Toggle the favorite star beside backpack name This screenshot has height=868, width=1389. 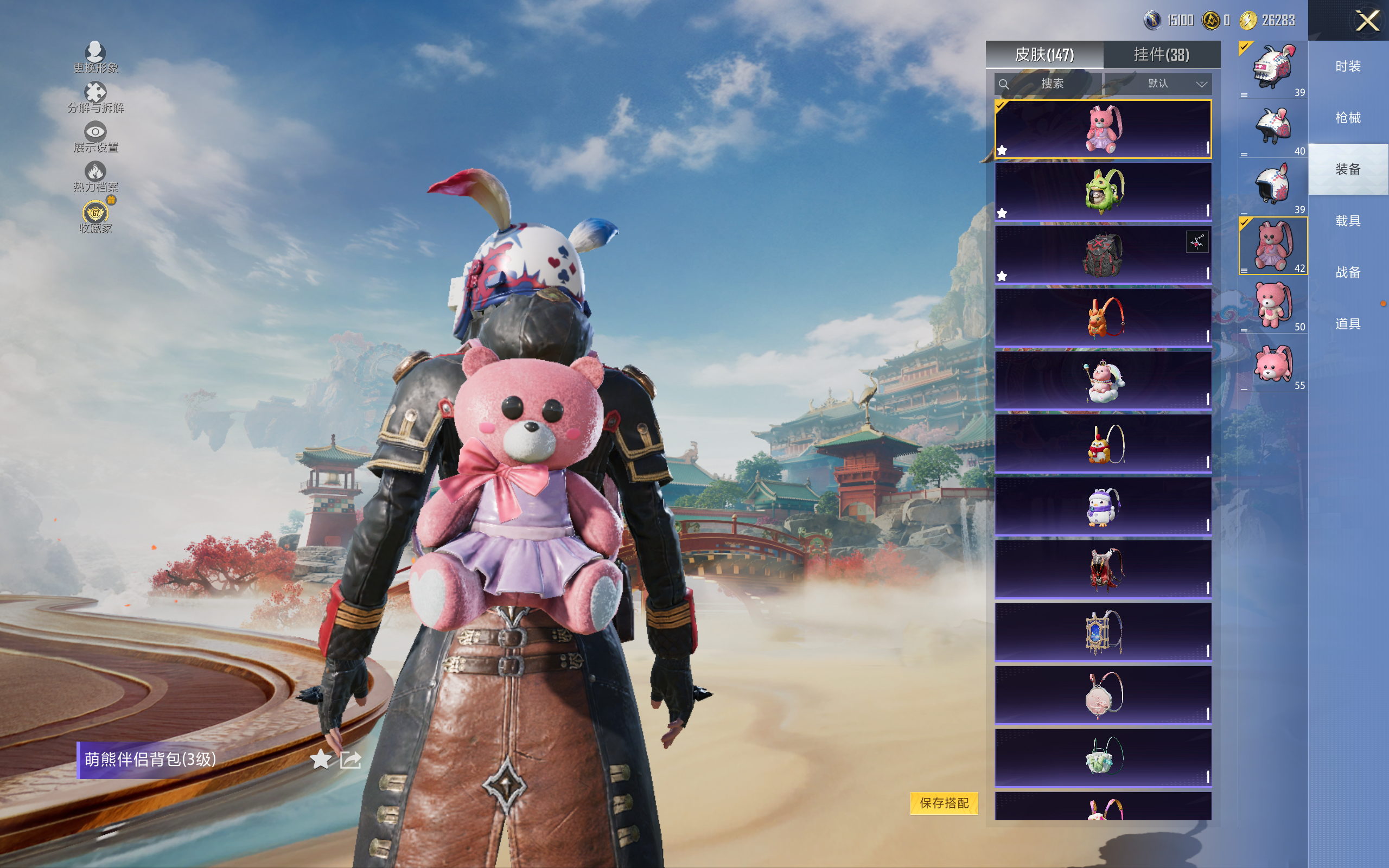point(320,759)
